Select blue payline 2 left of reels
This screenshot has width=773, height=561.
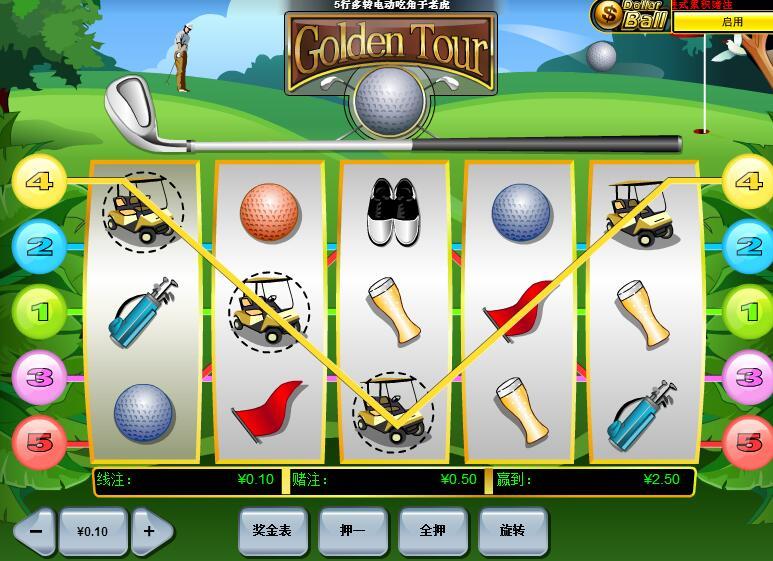[x=39, y=245]
